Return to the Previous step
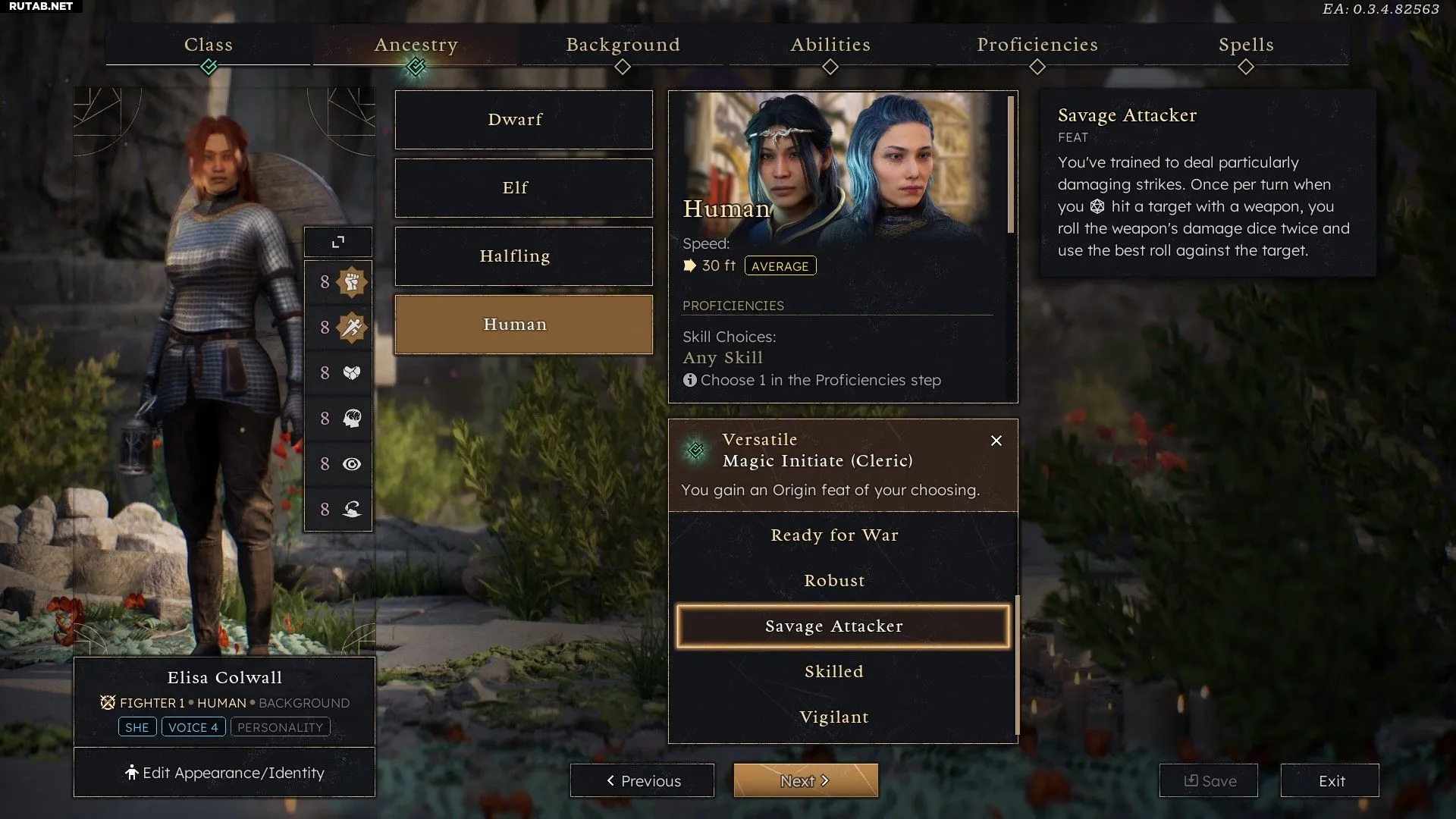Screen dimensions: 1456x819 point(642,781)
